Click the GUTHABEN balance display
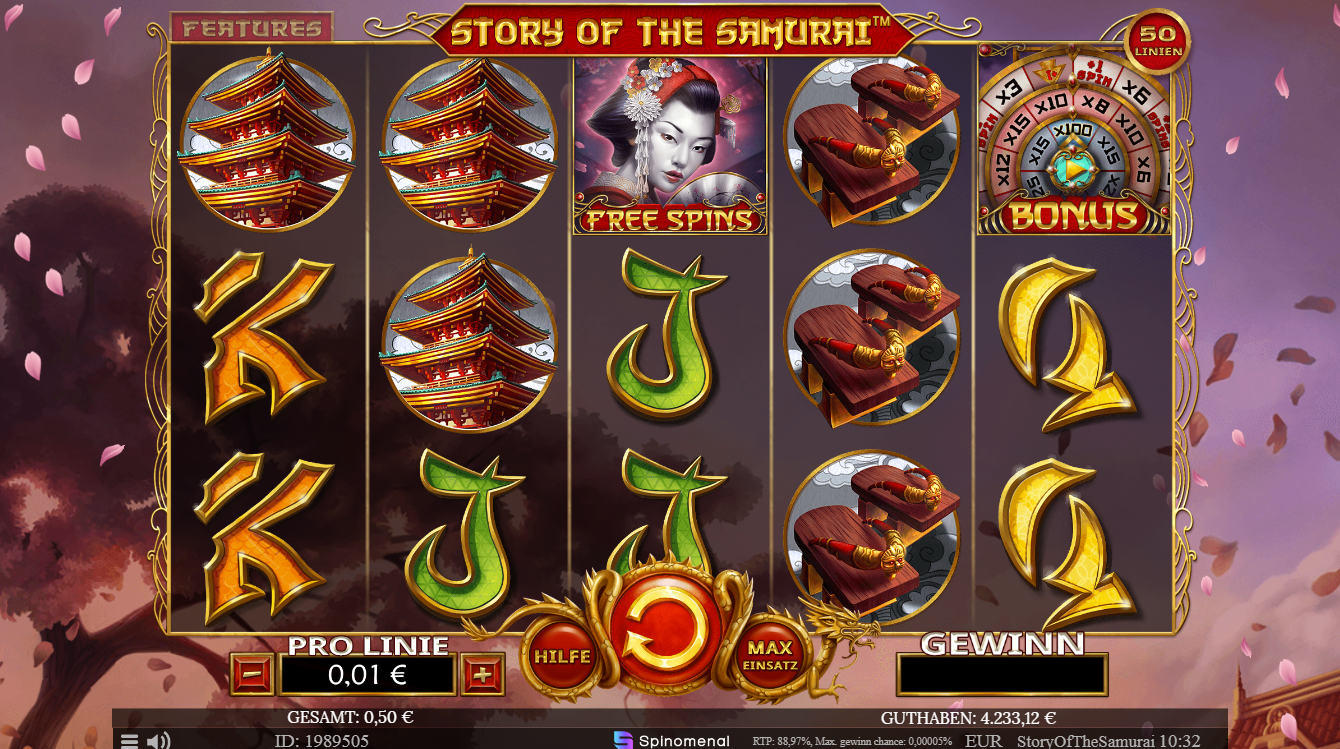1340x749 pixels. click(x=967, y=716)
